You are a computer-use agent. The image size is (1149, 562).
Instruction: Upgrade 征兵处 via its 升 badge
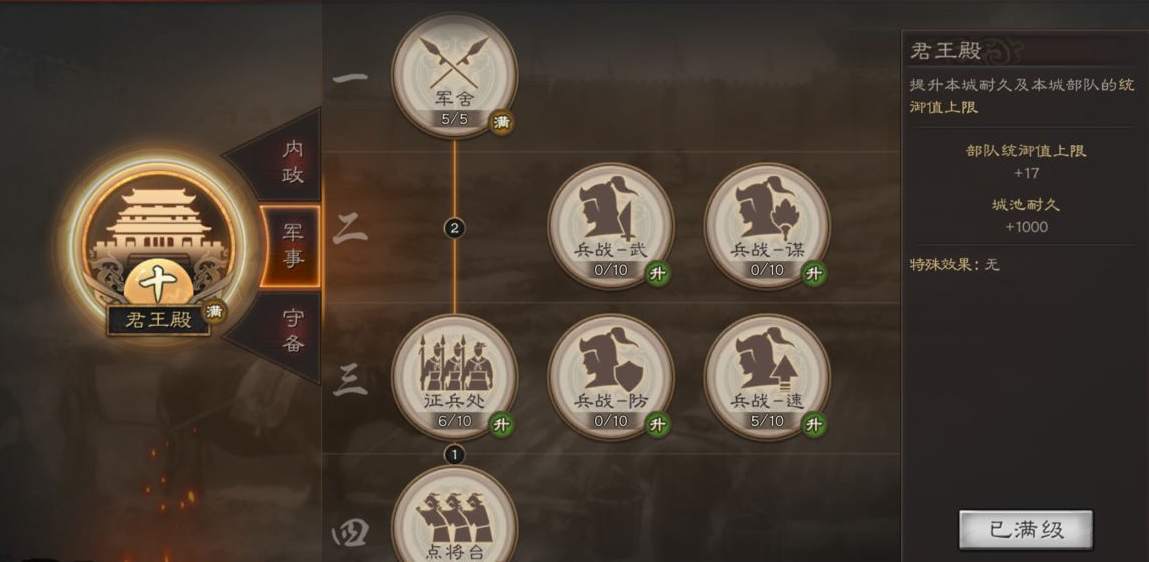501,424
